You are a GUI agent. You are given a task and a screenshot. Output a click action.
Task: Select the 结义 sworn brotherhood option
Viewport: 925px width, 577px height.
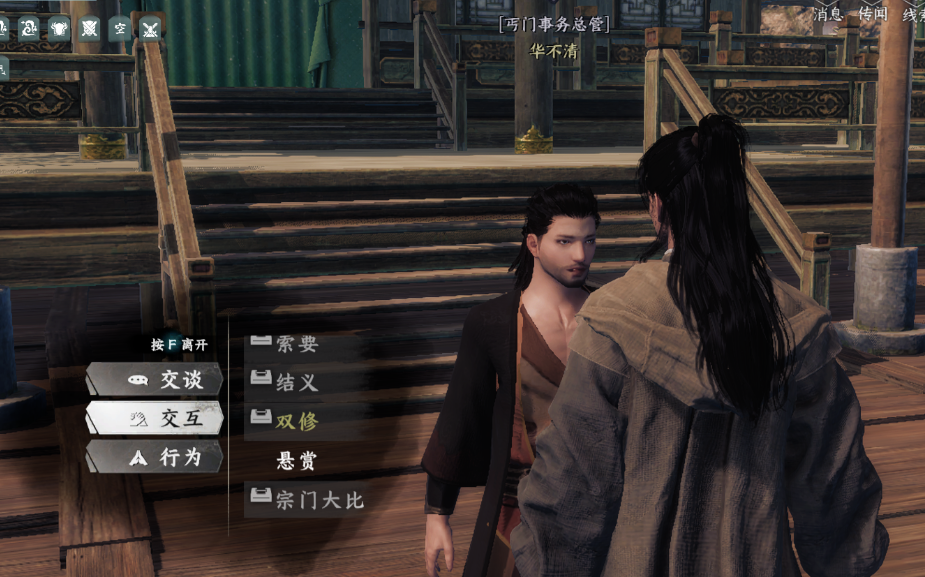pos(297,382)
